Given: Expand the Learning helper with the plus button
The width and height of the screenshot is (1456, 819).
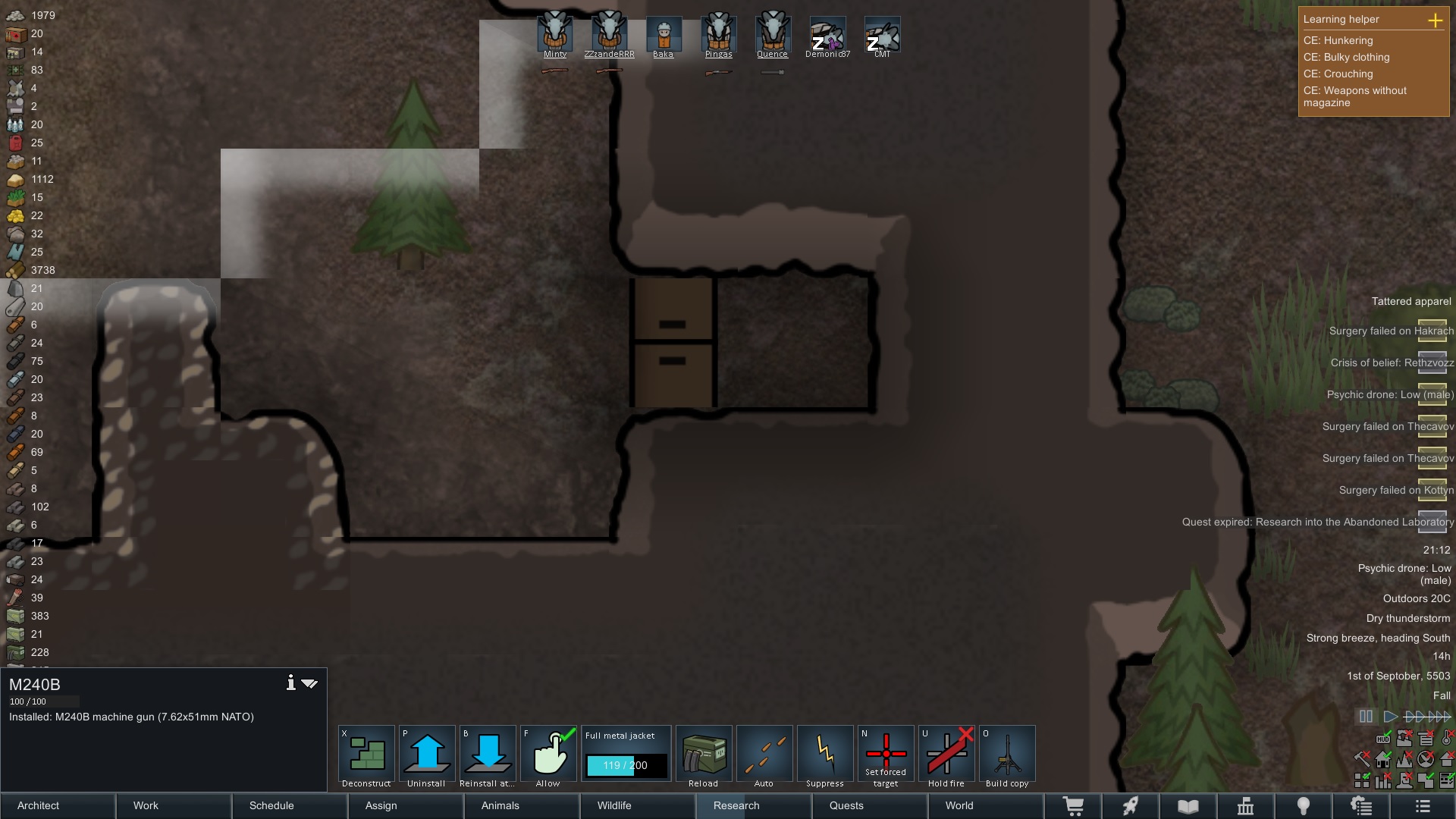Looking at the screenshot, I should point(1437,20).
